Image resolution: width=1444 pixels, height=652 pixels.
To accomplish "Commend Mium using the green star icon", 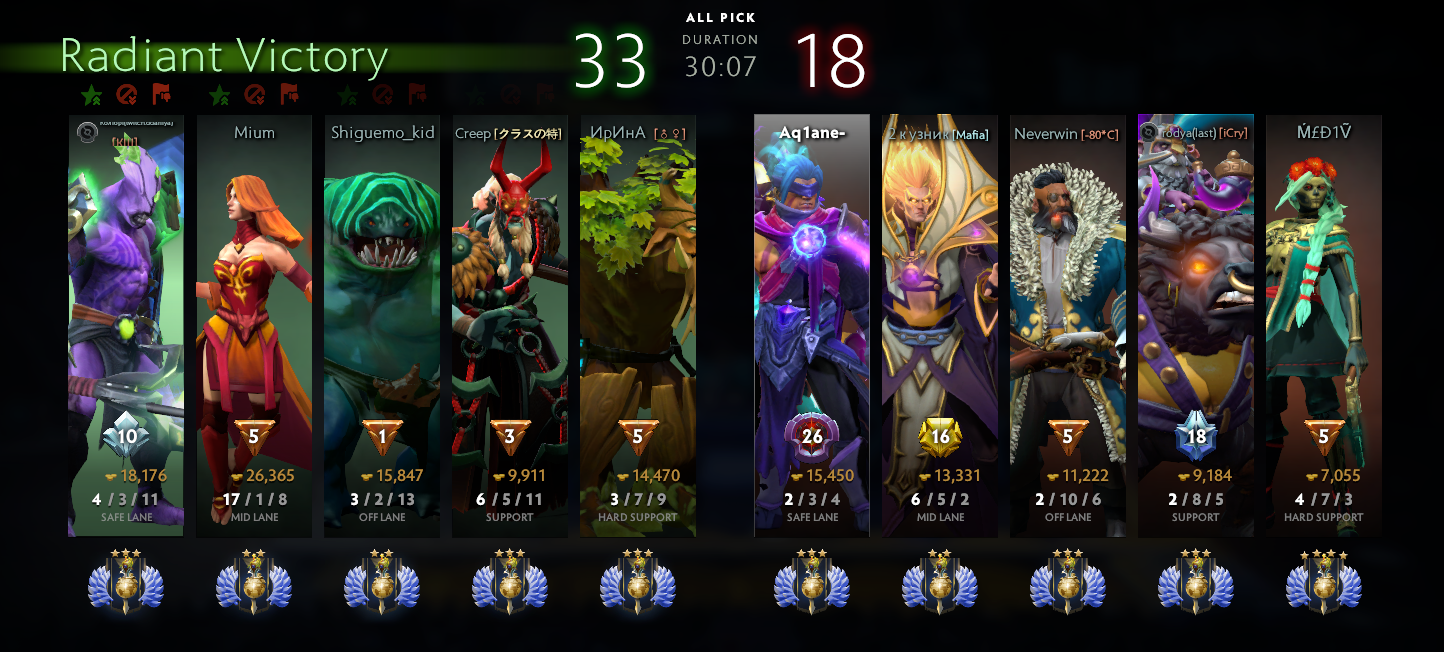I will 220,95.
